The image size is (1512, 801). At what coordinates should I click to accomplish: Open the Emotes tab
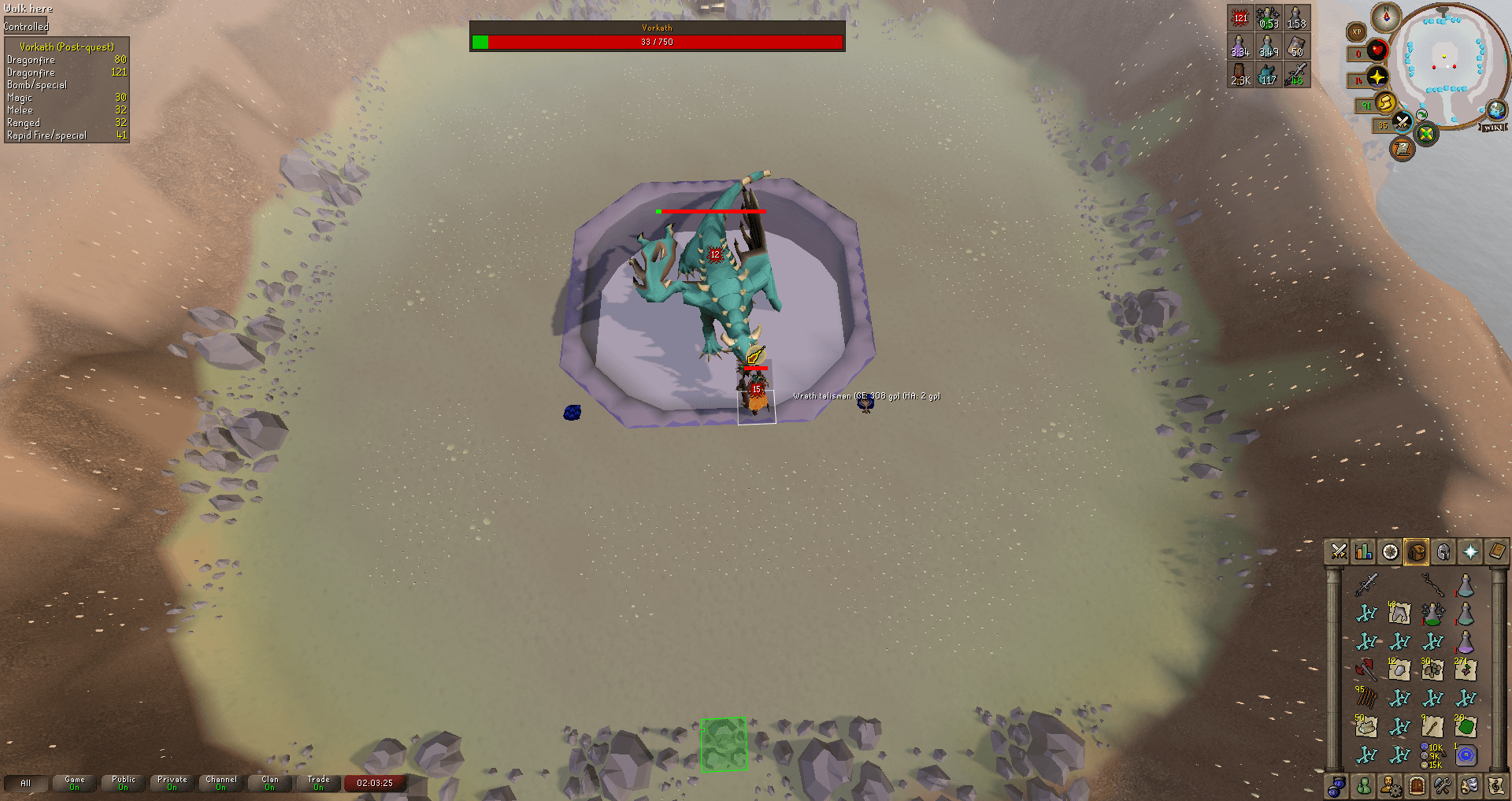click(1469, 785)
